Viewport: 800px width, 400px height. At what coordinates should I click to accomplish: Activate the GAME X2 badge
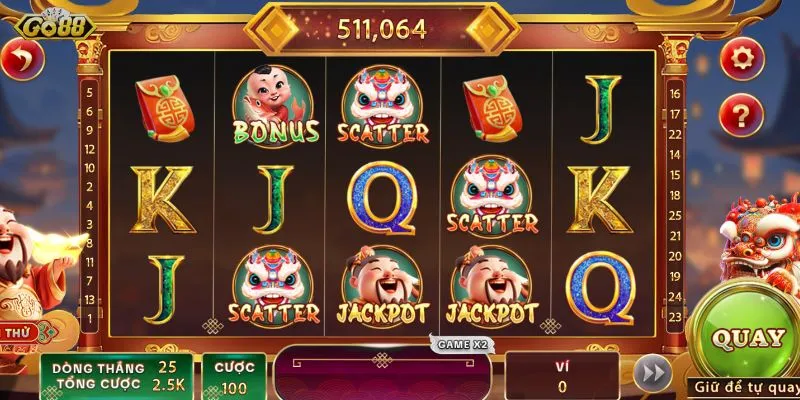coord(462,344)
